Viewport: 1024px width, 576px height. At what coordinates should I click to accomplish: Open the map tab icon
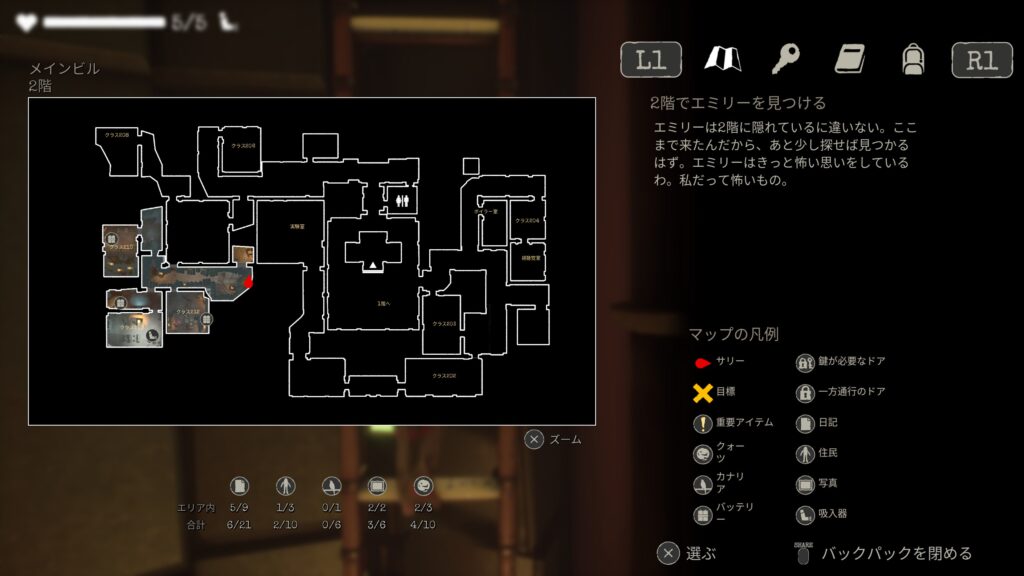click(x=722, y=60)
